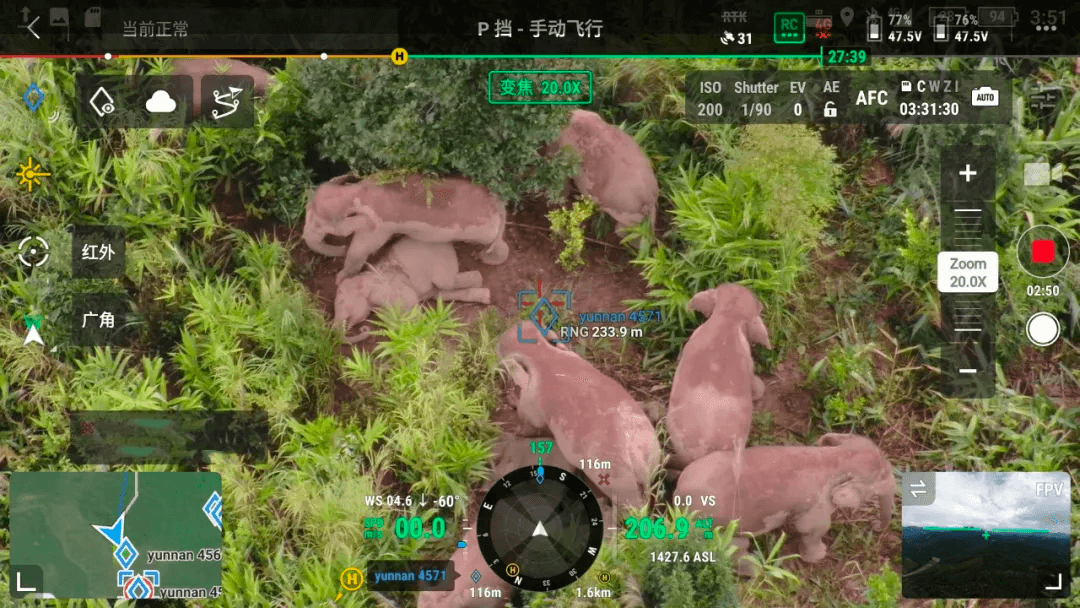
Task: Open the AUTO camera mode icon
Action: [984, 98]
